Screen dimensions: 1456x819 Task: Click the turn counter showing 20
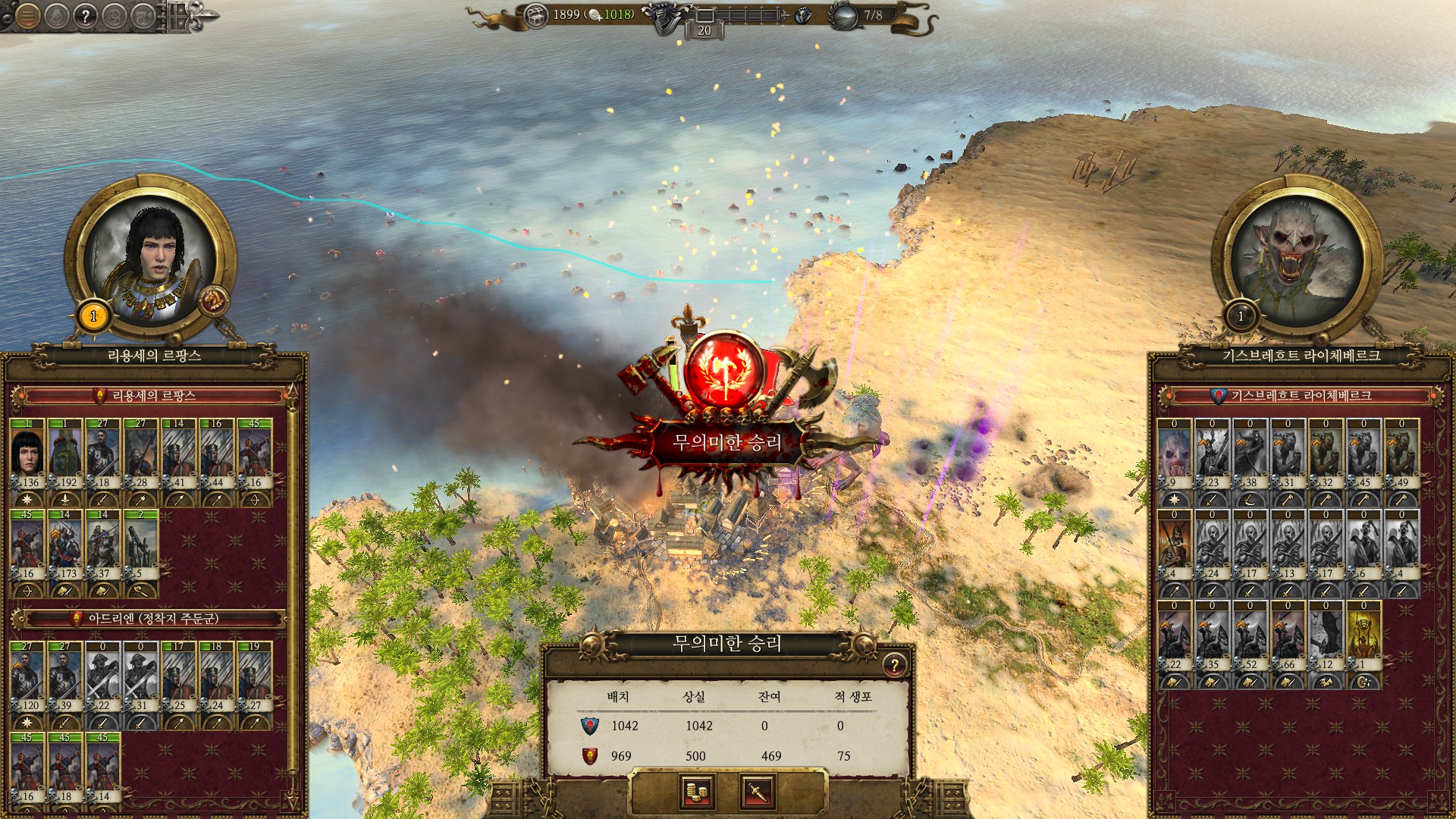pos(704,30)
